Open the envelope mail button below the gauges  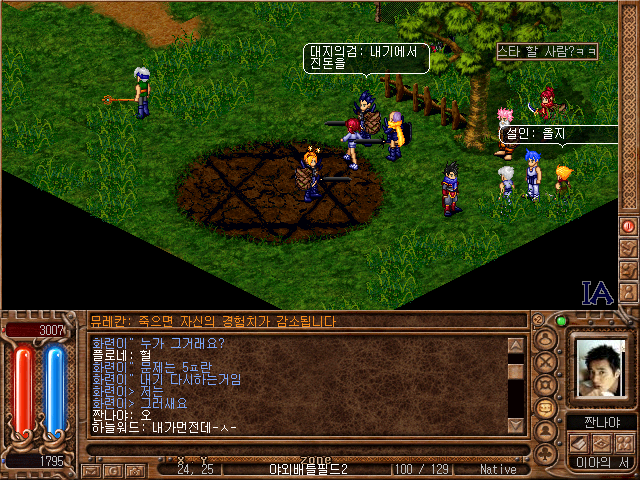tap(92, 468)
